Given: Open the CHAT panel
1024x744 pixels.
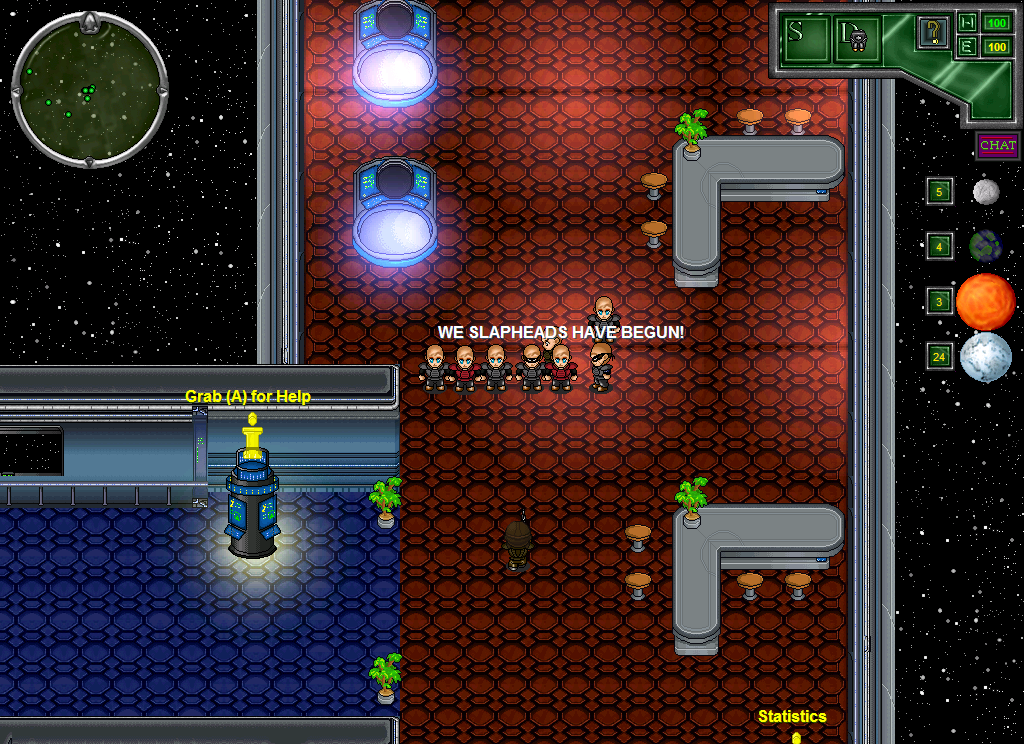Looking at the screenshot, I should [997, 146].
